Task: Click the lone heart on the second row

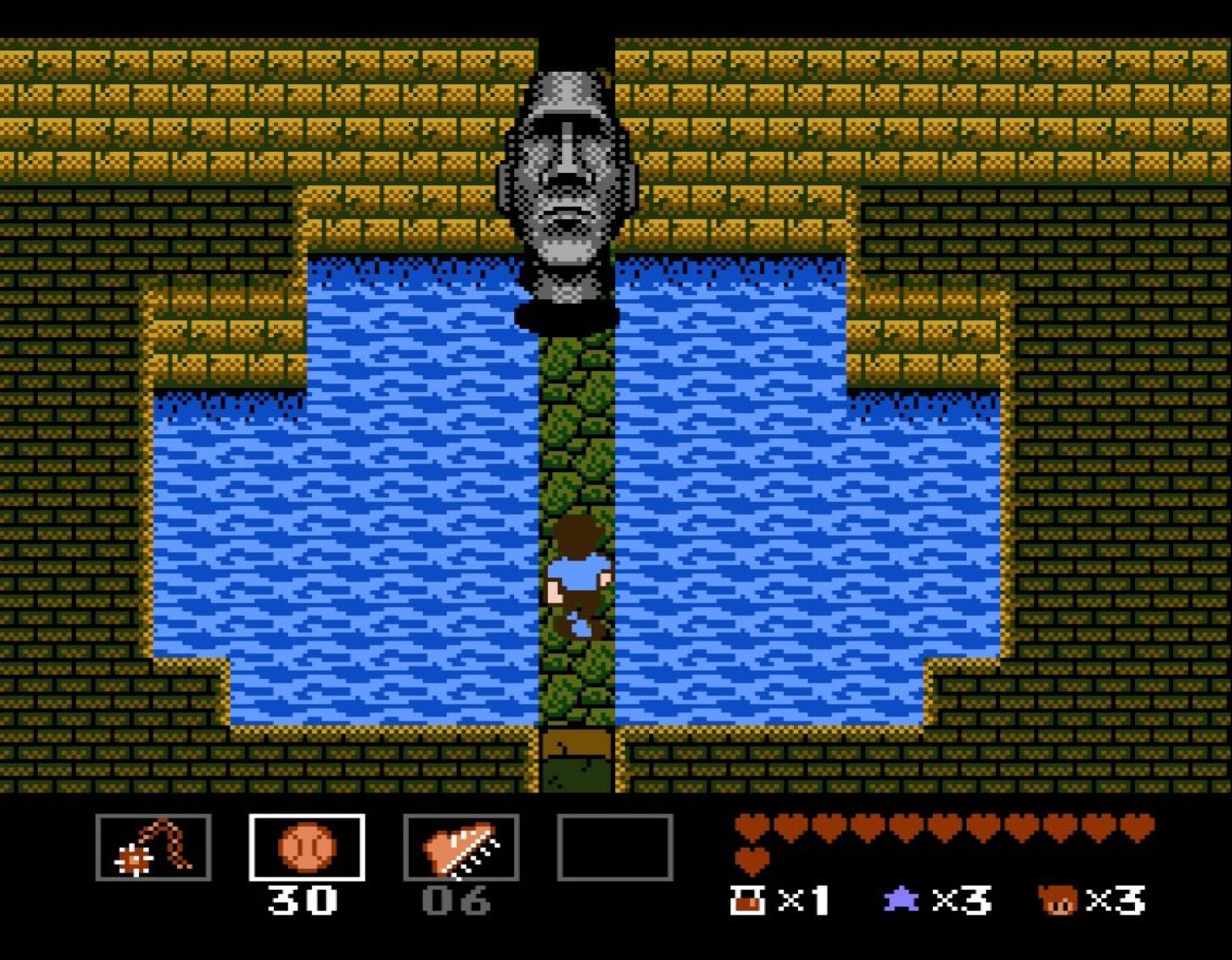Action: click(750, 861)
